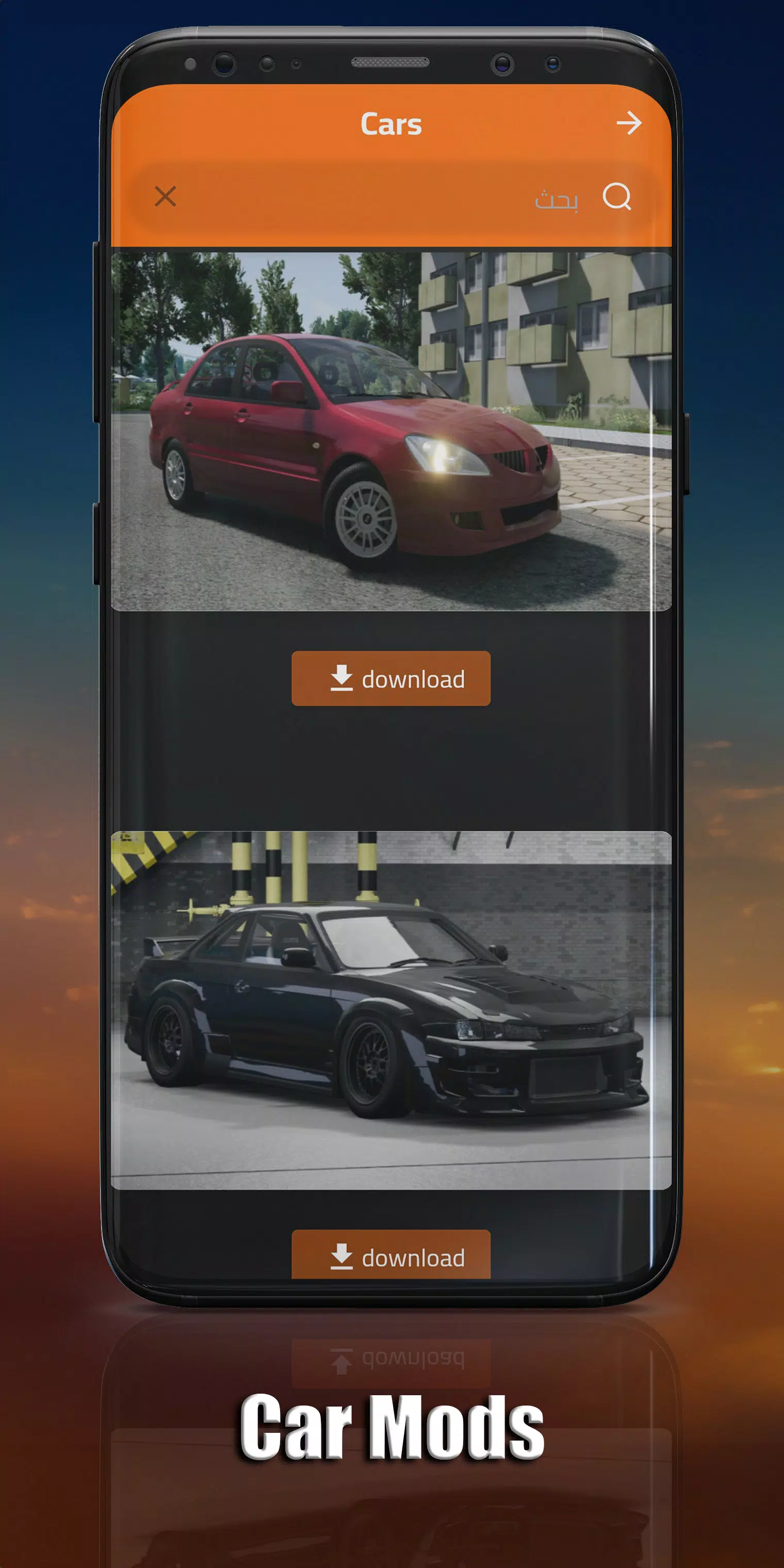
Task: Download the red Mitsubishi Lancer mod
Action: [x=391, y=678]
